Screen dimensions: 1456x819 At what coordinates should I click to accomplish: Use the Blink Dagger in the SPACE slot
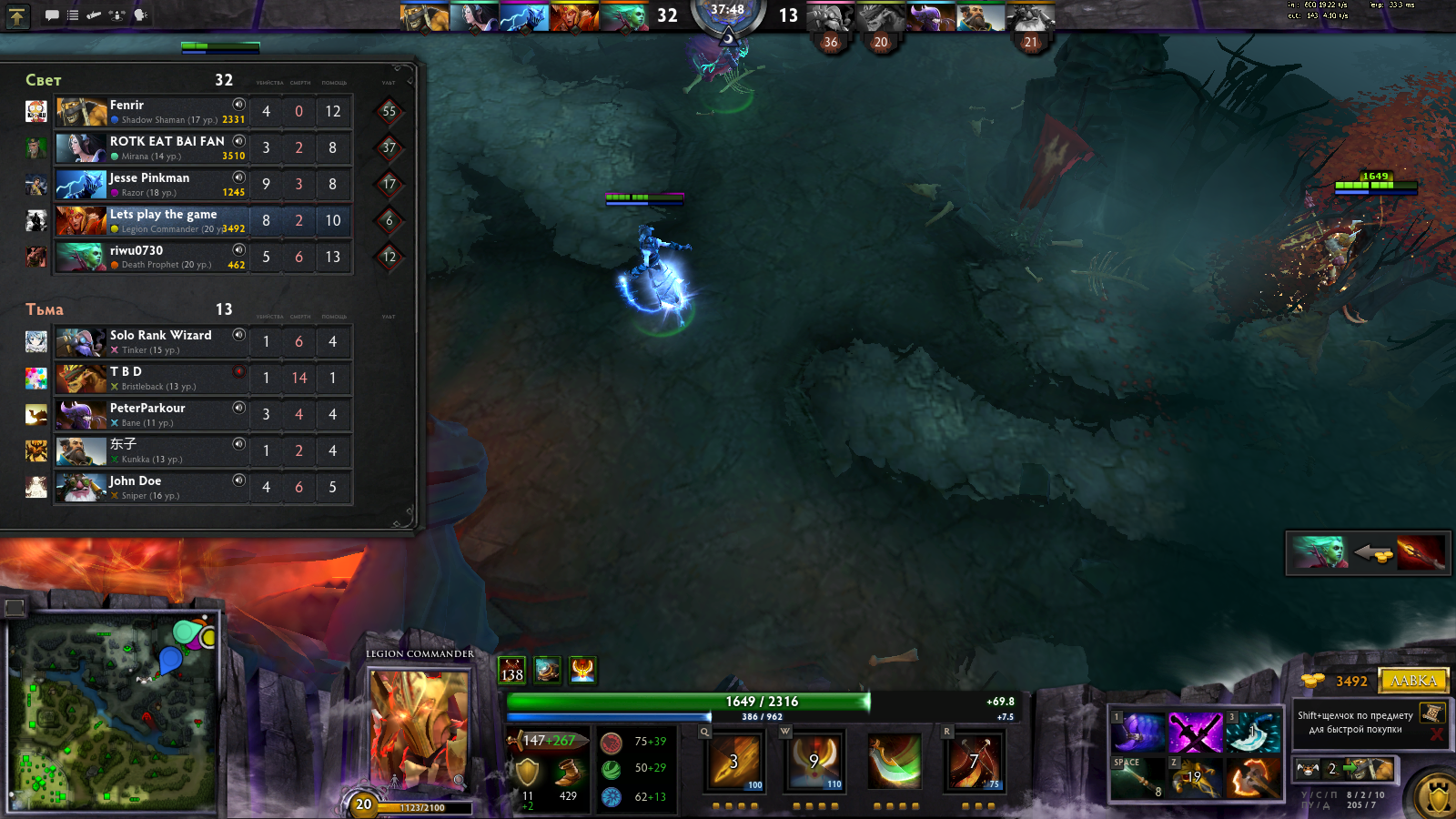coord(1137,777)
